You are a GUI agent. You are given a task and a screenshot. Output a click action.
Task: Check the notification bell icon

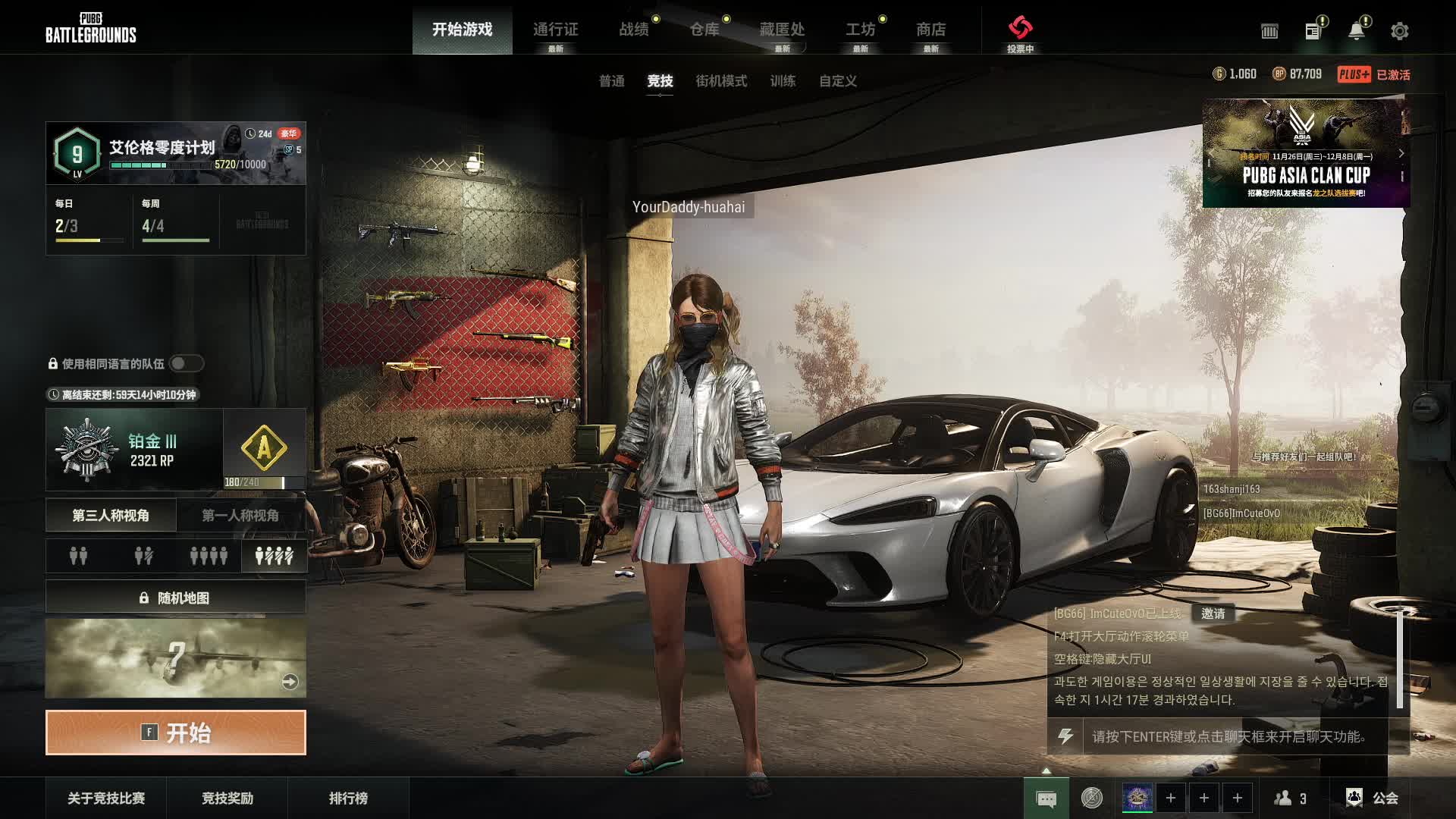tap(1356, 31)
